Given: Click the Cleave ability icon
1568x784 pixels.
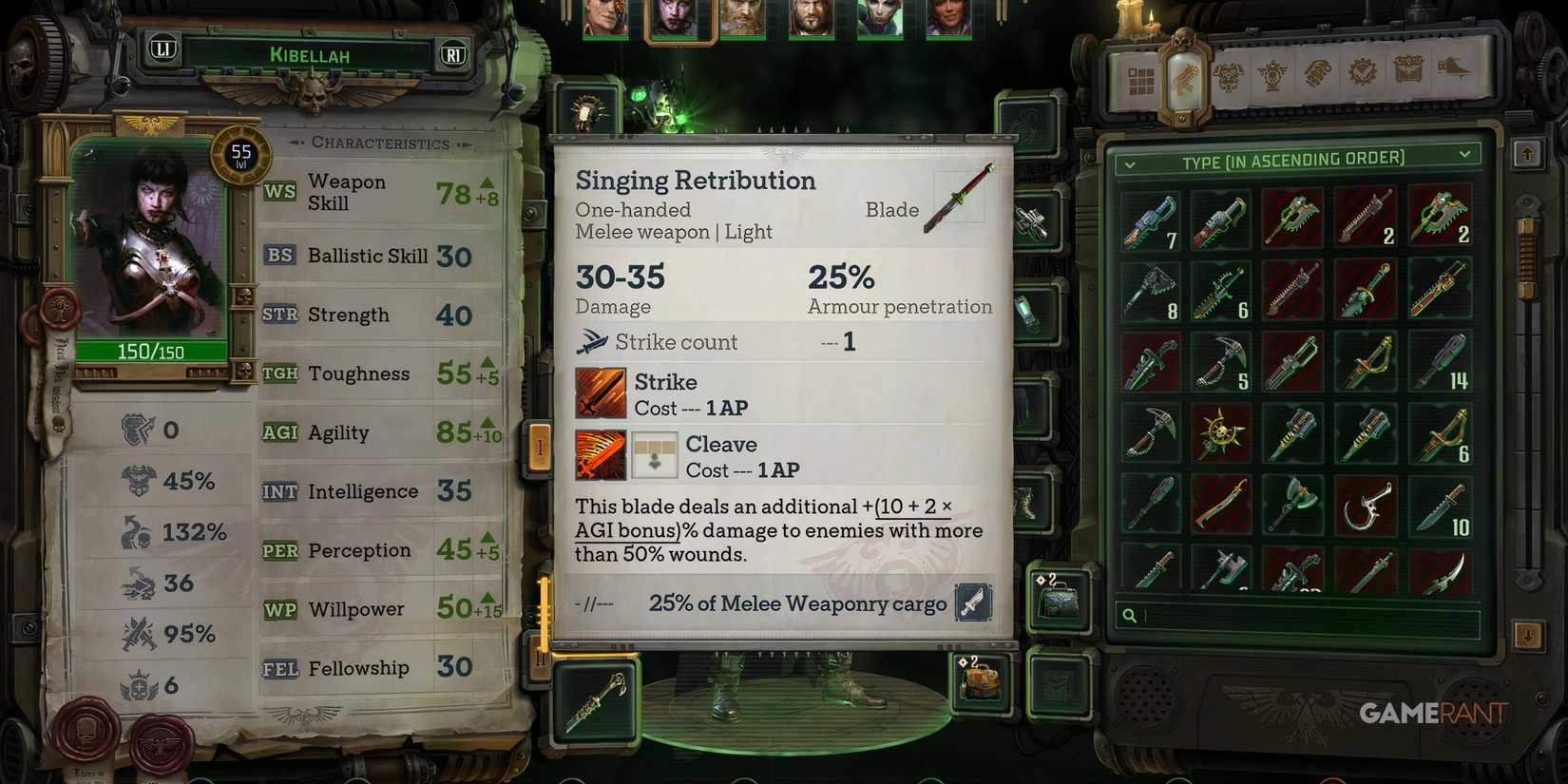Looking at the screenshot, I should click(600, 454).
